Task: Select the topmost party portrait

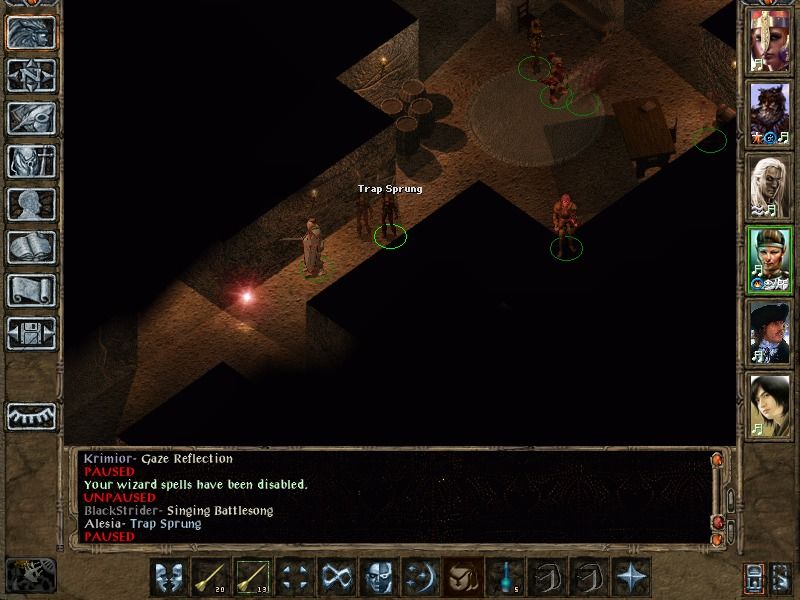Action: coord(770,41)
